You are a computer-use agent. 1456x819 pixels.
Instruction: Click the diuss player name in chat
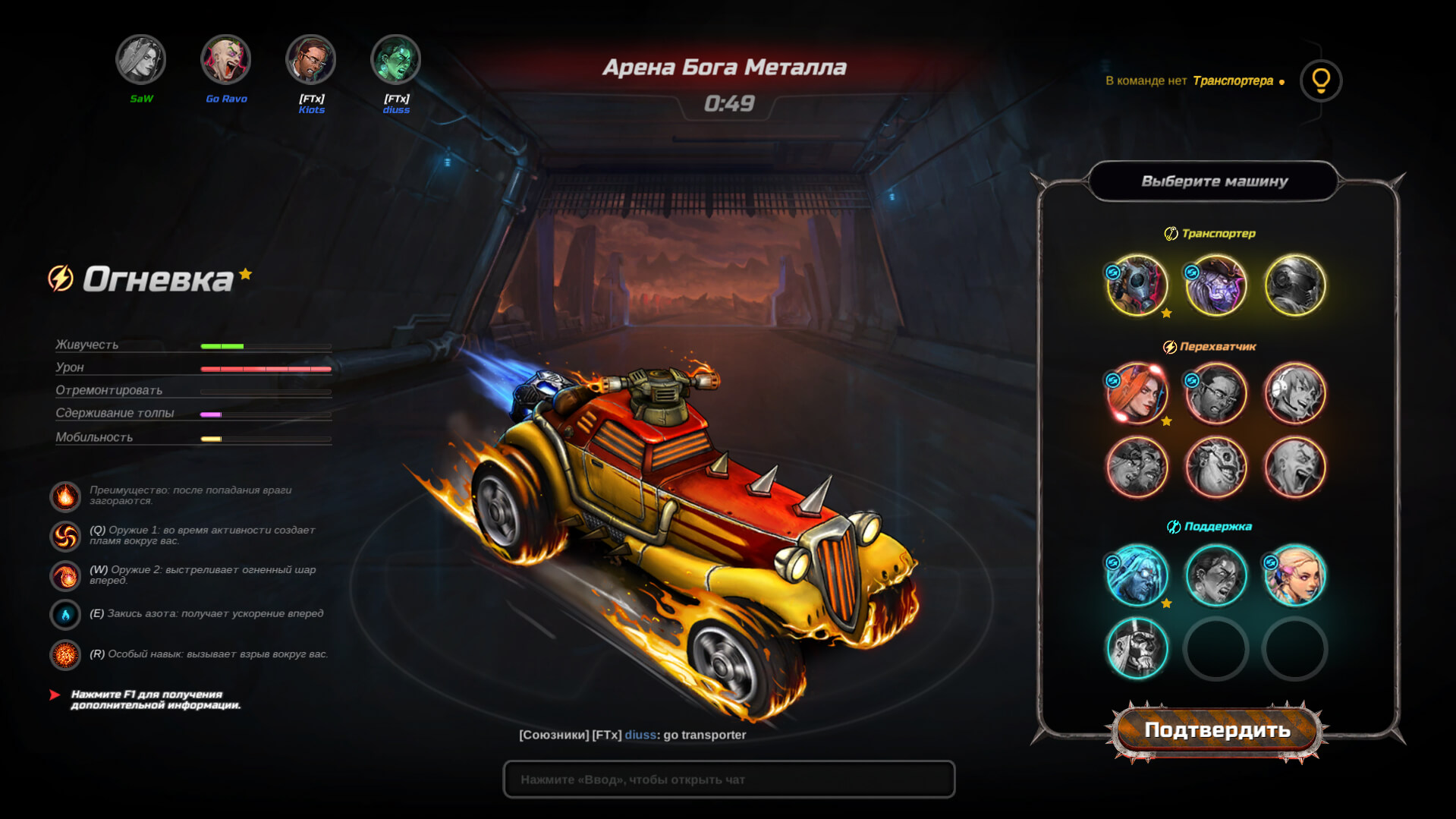coord(640,735)
